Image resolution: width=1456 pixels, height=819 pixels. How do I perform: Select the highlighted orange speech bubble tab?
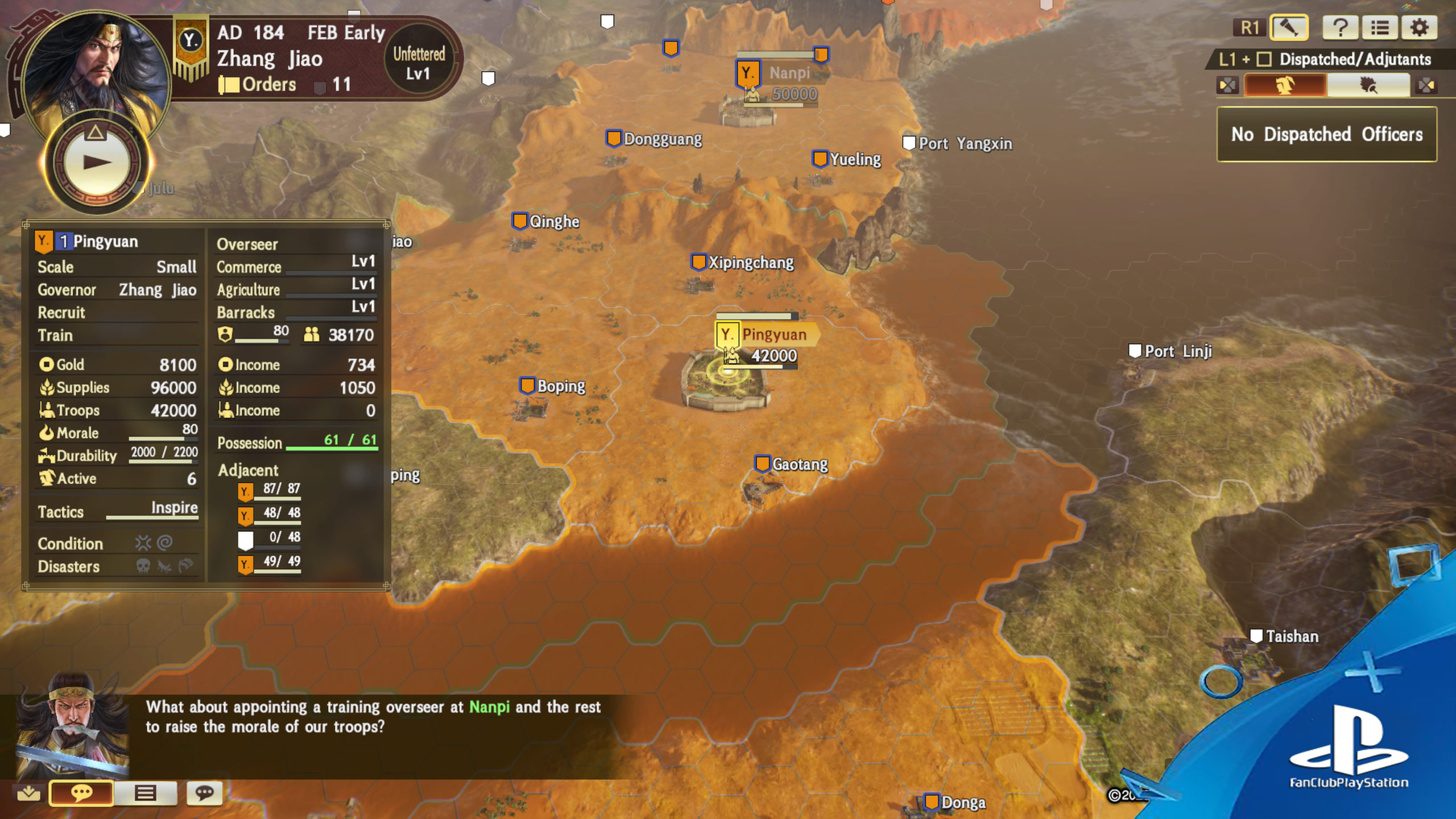click(81, 793)
